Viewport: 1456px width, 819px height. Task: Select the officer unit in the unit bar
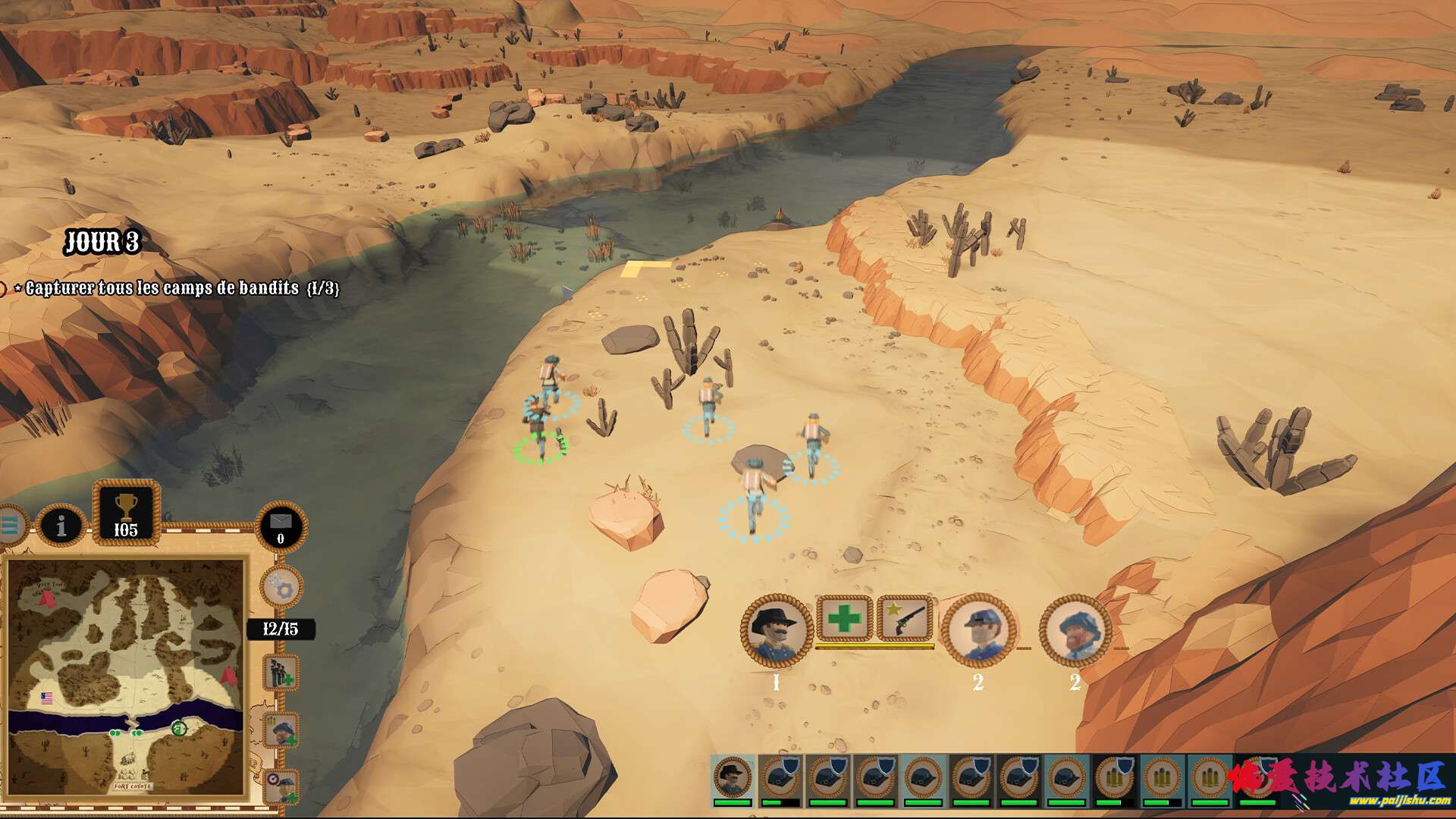(x=733, y=779)
